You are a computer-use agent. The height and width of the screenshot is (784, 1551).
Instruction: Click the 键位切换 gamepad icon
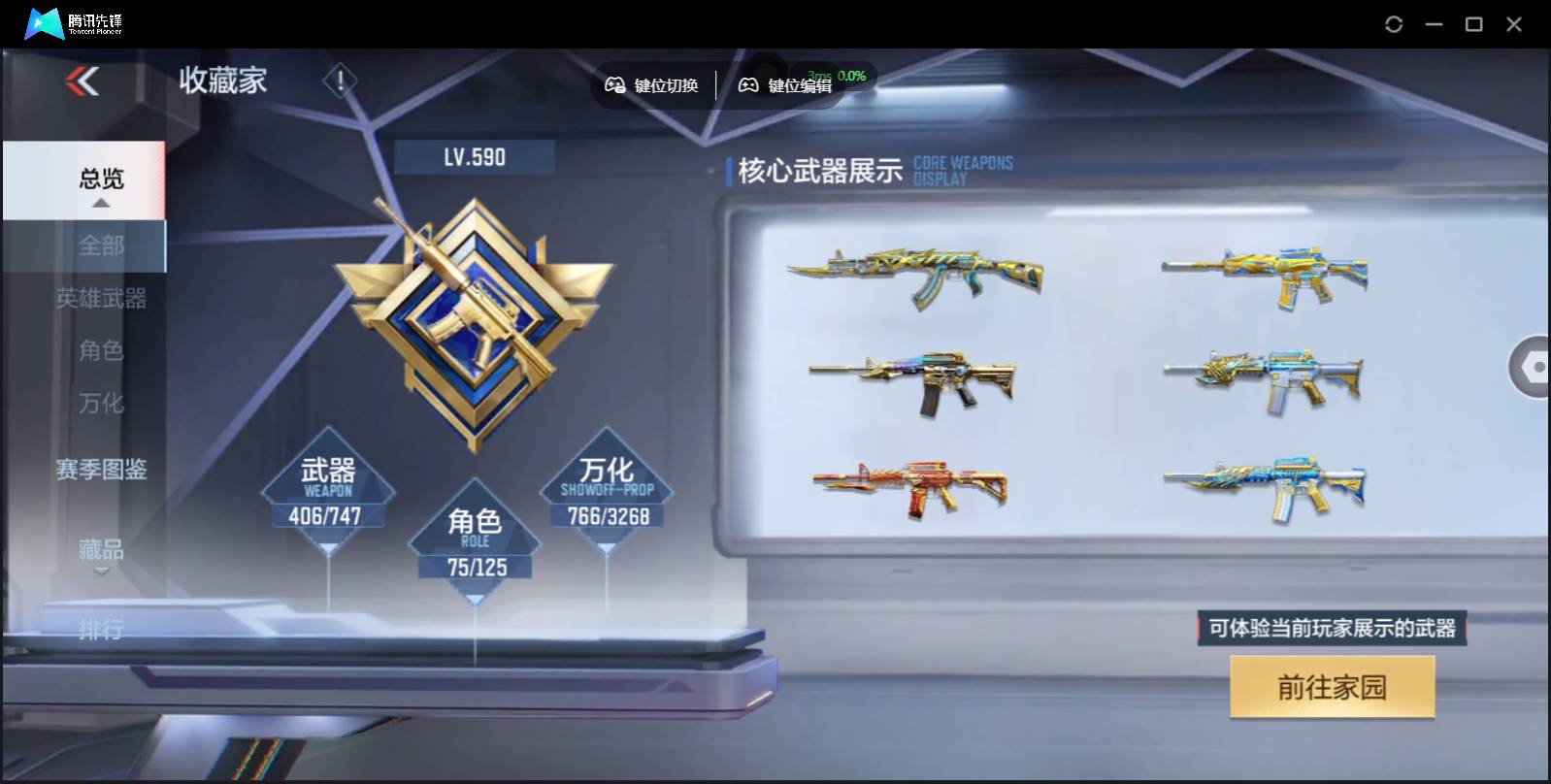(x=614, y=85)
